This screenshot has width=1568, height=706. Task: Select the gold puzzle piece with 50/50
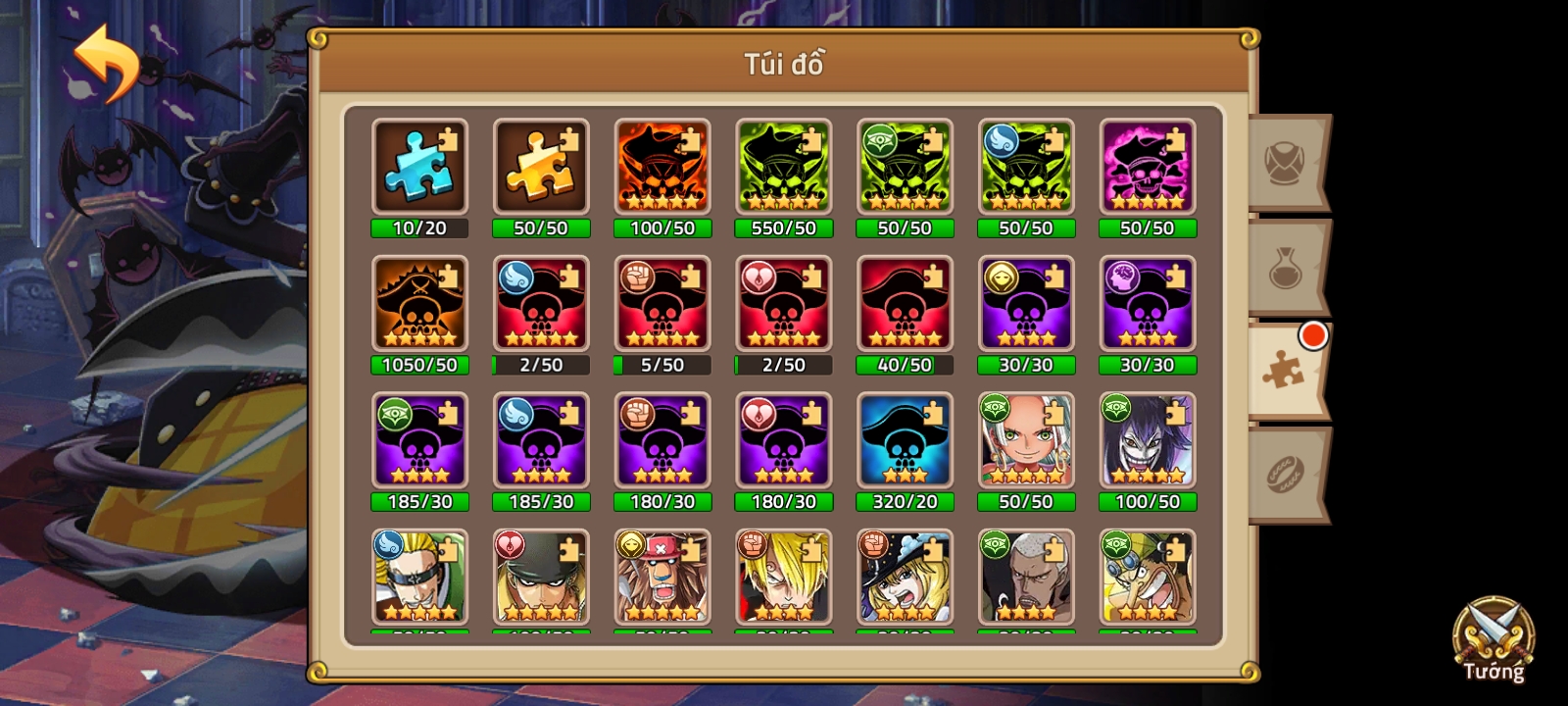(x=541, y=167)
